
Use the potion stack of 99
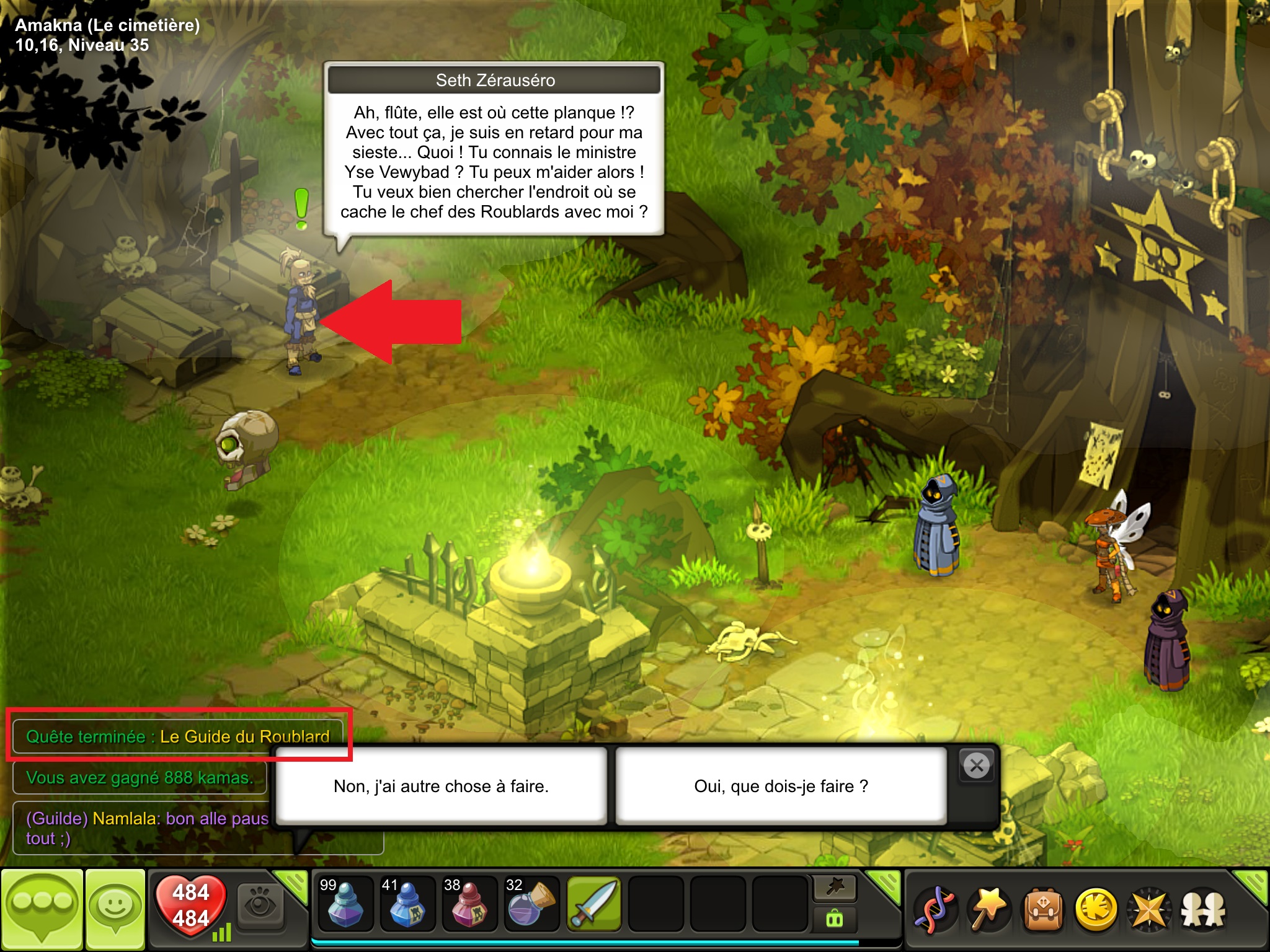pyautogui.click(x=345, y=905)
